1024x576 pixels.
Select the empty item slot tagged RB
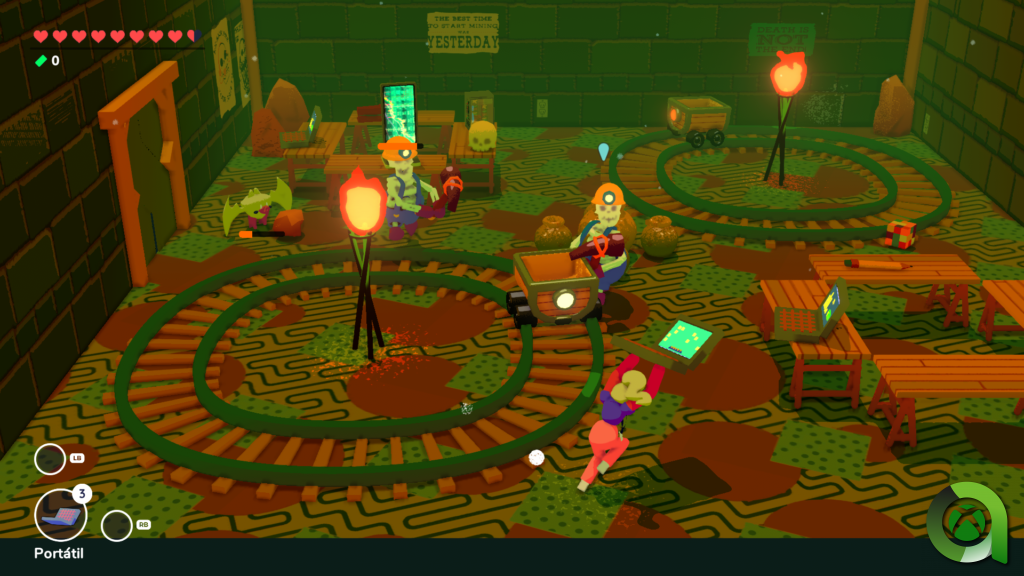pyautogui.click(x=117, y=525)
